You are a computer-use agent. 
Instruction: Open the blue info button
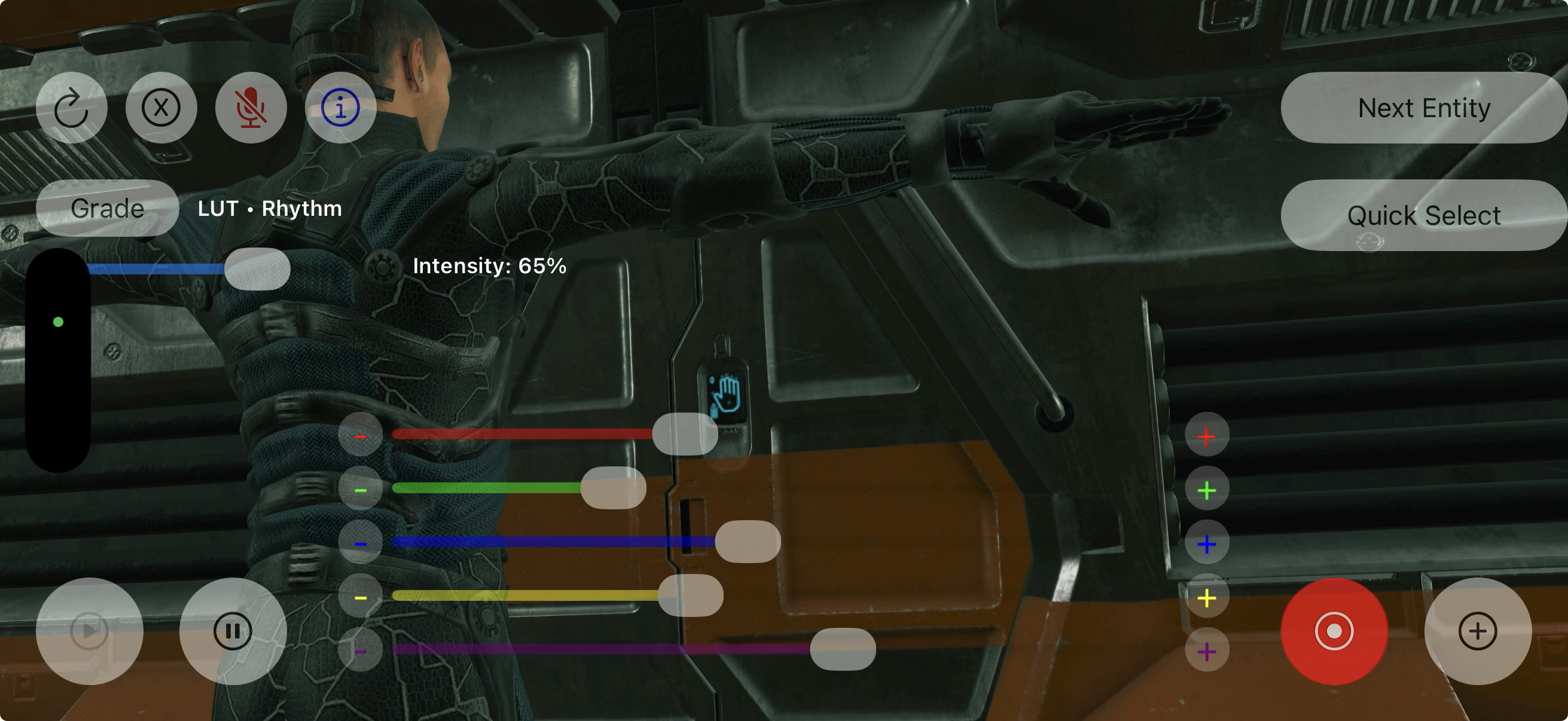tap(340, 108)
